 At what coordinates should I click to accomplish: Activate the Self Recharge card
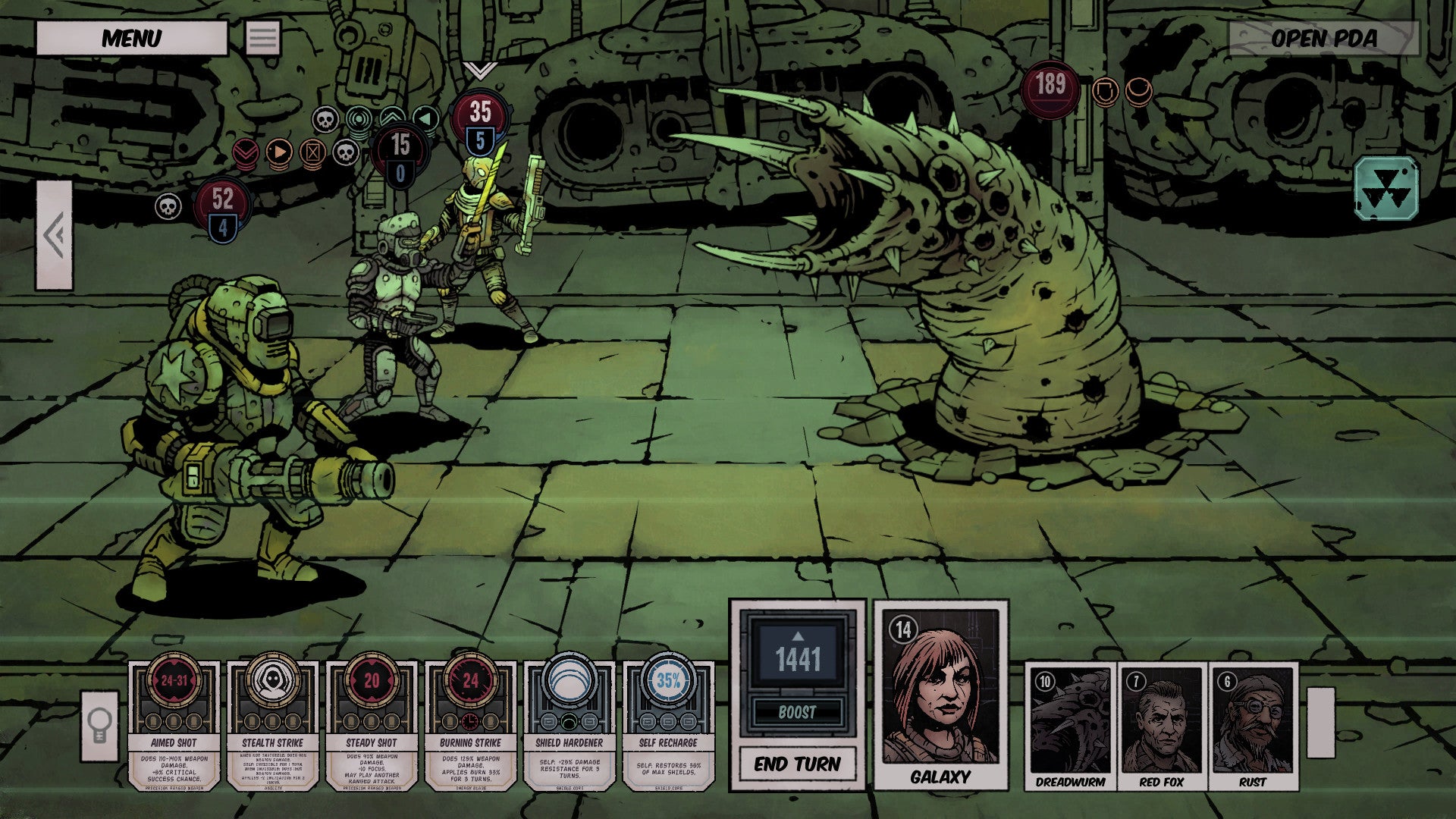click(668, 724)
